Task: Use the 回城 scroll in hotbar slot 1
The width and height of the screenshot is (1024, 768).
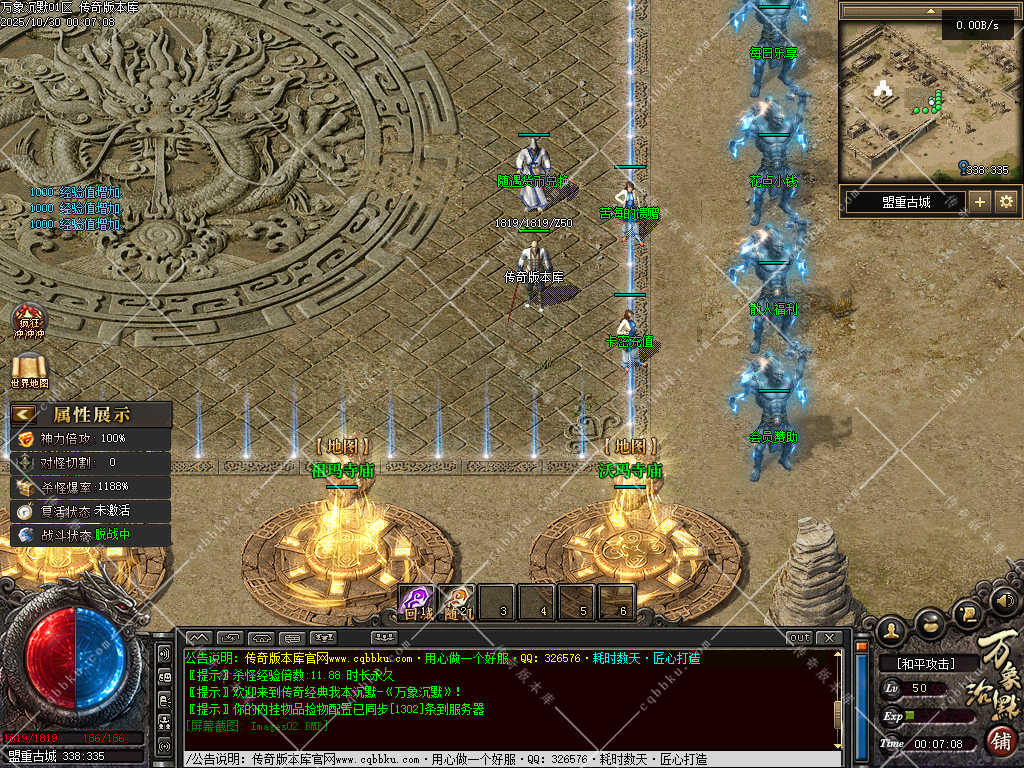Action: coord(416,601)
